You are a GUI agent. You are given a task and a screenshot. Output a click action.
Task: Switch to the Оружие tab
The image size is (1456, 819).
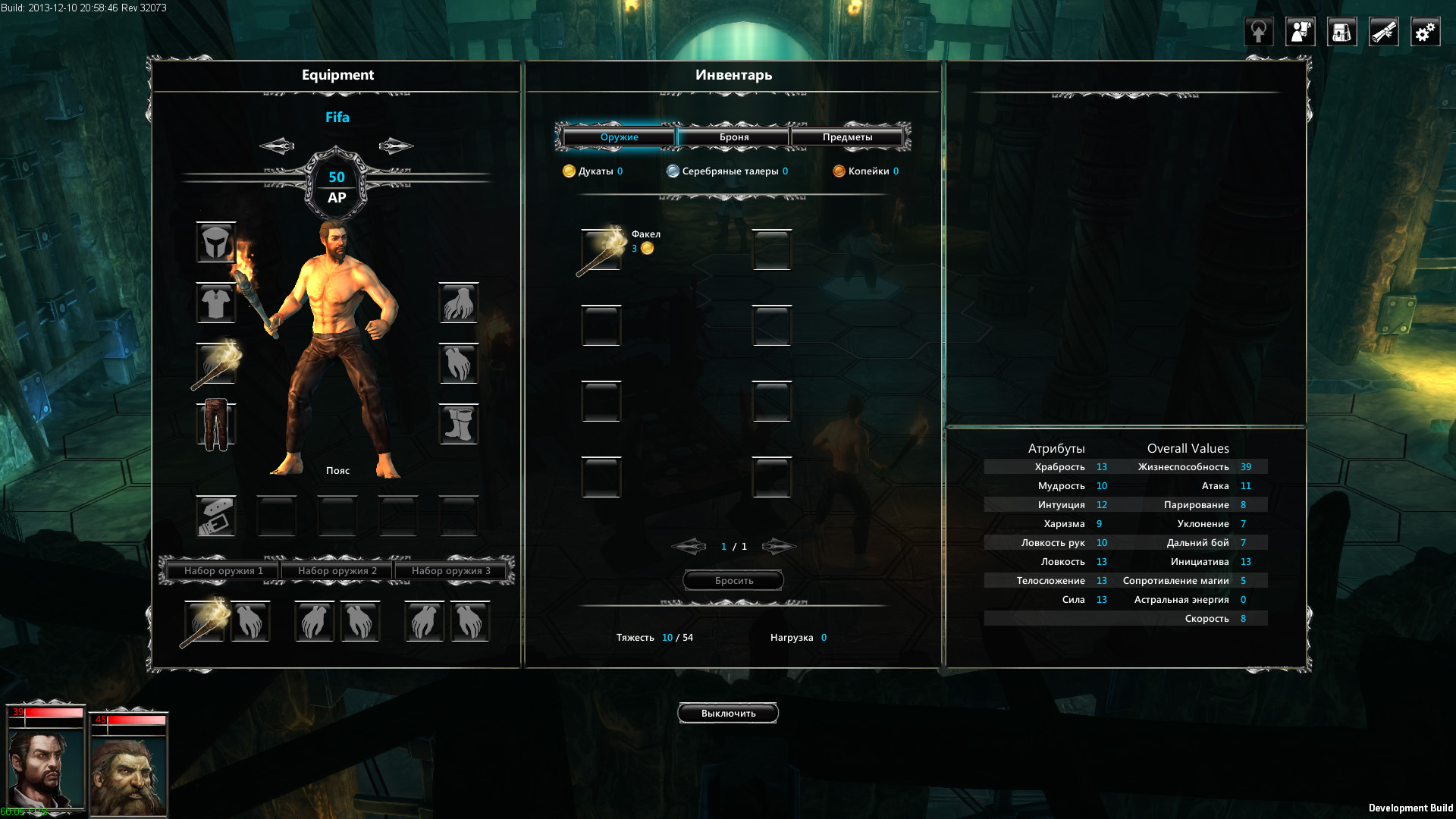pyautogui.click(x=619, y=137)
